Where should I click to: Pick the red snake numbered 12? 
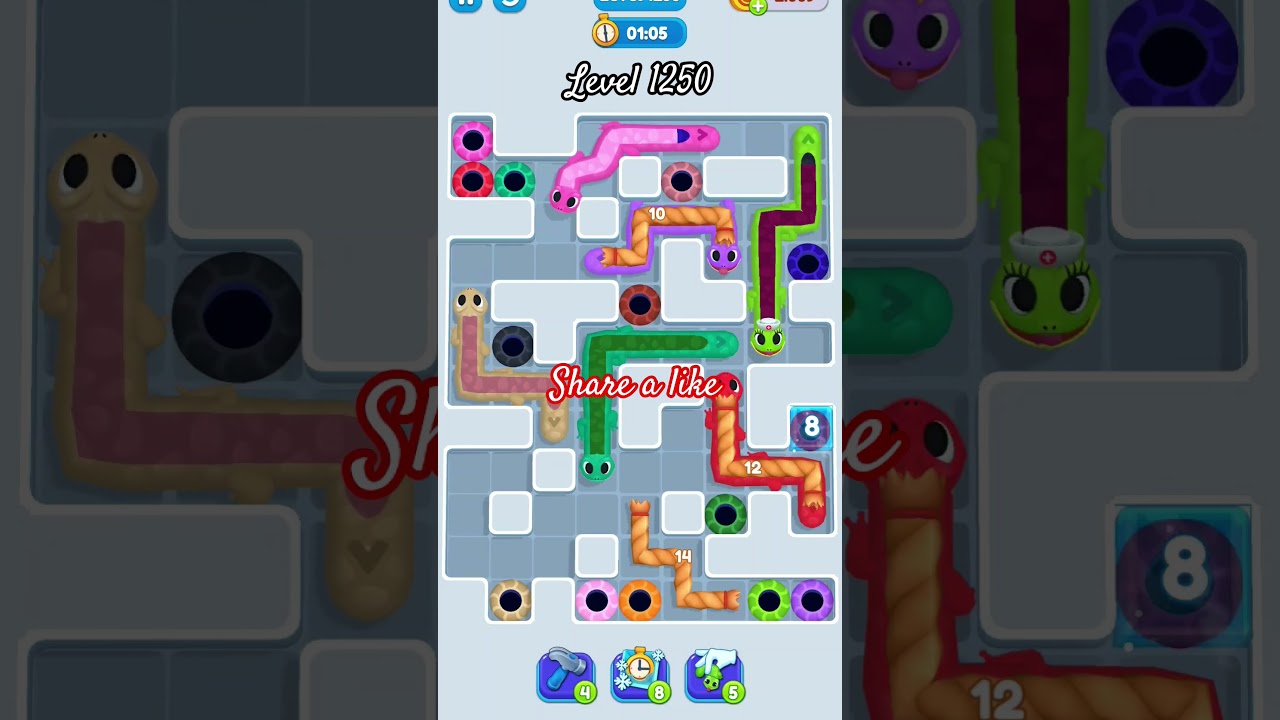tap(755, 468)
